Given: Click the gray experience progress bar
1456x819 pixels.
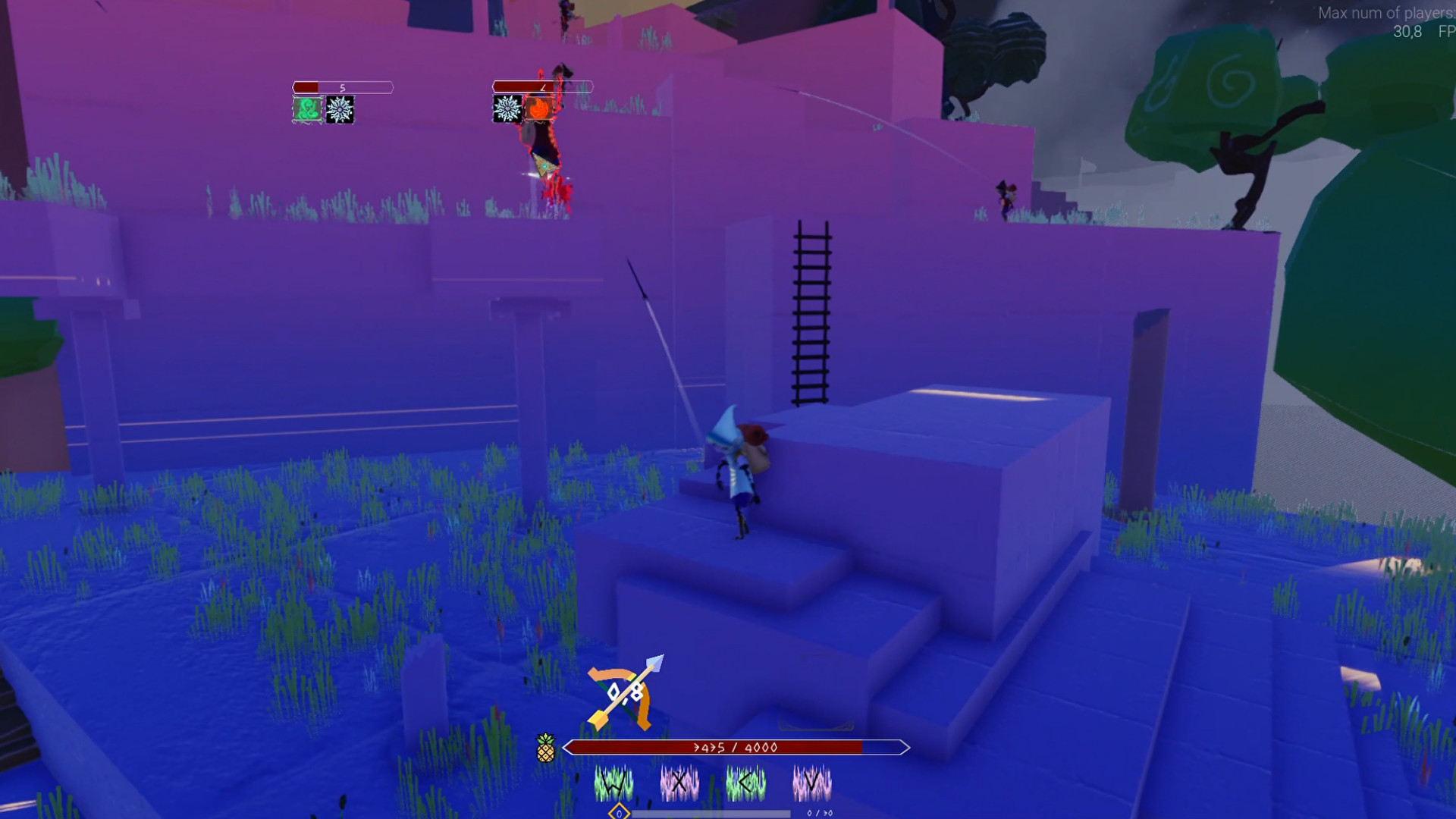Looking at the screenshot, I should click(x=711, y=812).
